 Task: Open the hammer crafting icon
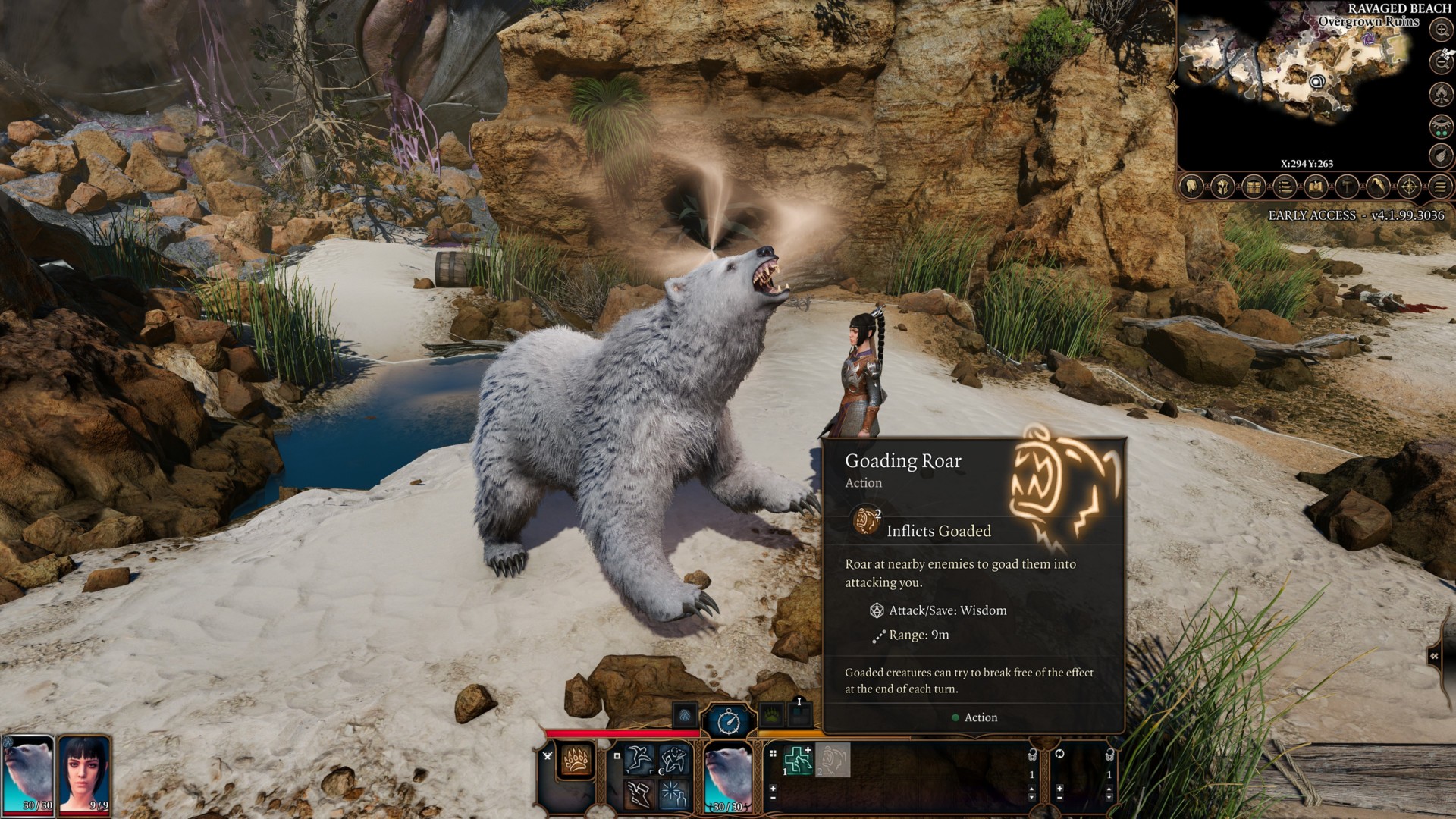coord(1347,187)
